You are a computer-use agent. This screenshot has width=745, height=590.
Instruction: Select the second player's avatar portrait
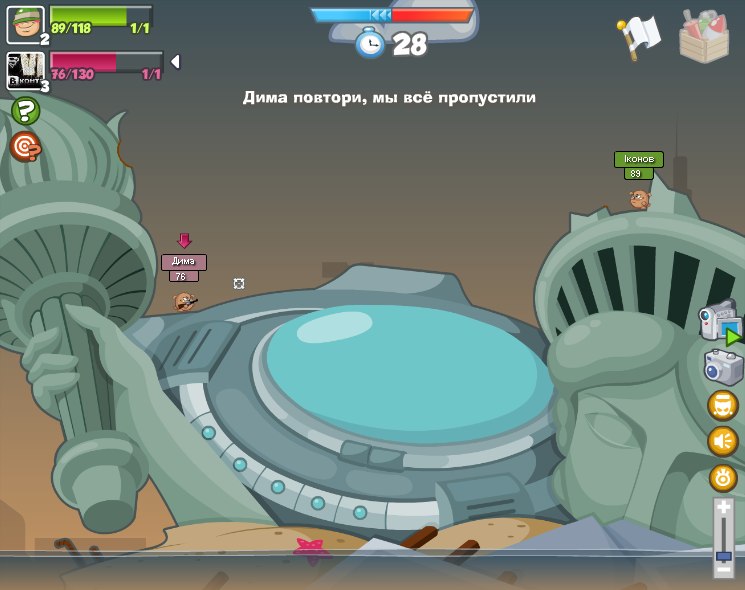point(25,71)
